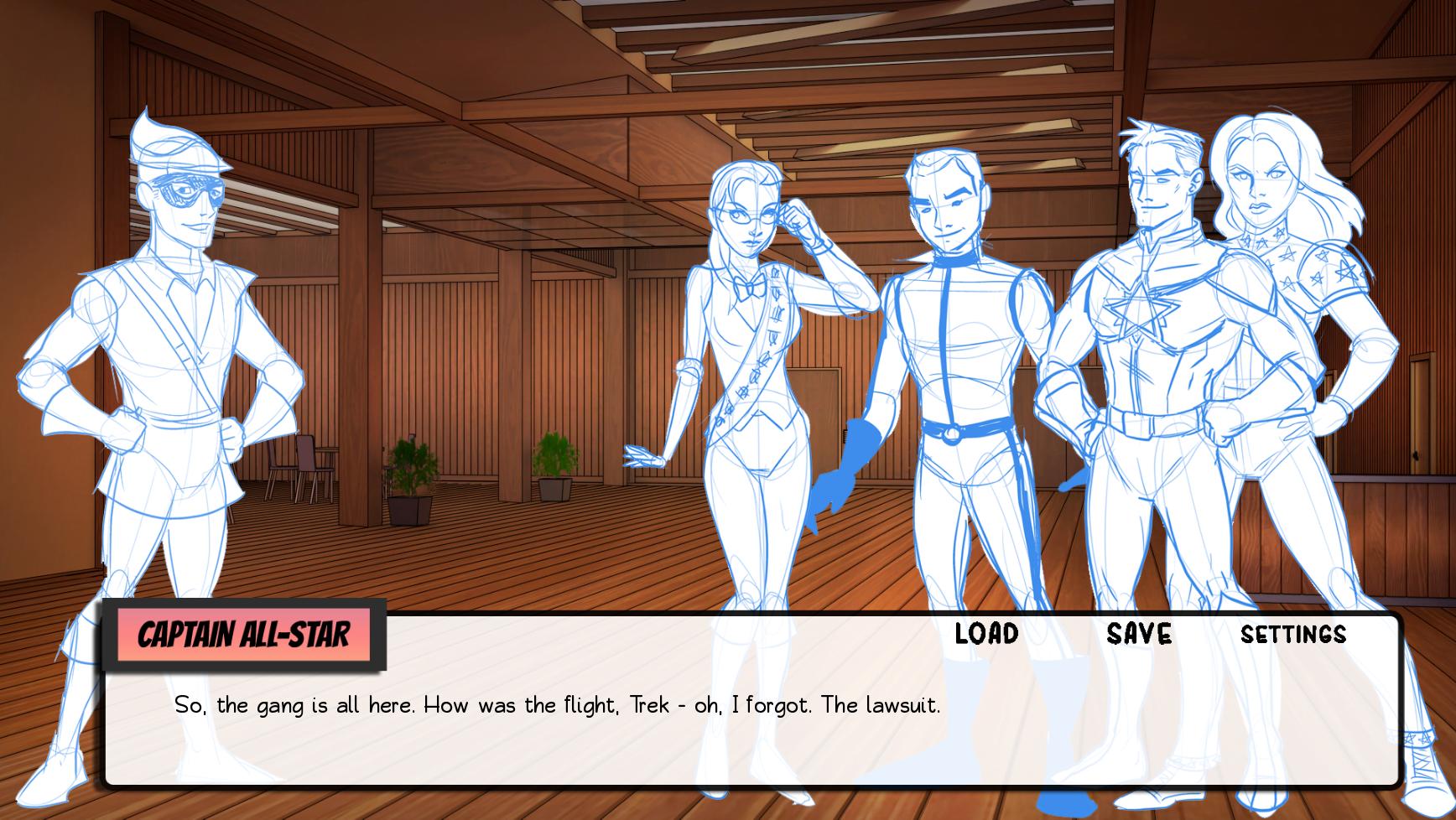
Task: Open the Load game screen
Action: click(985, 635)
